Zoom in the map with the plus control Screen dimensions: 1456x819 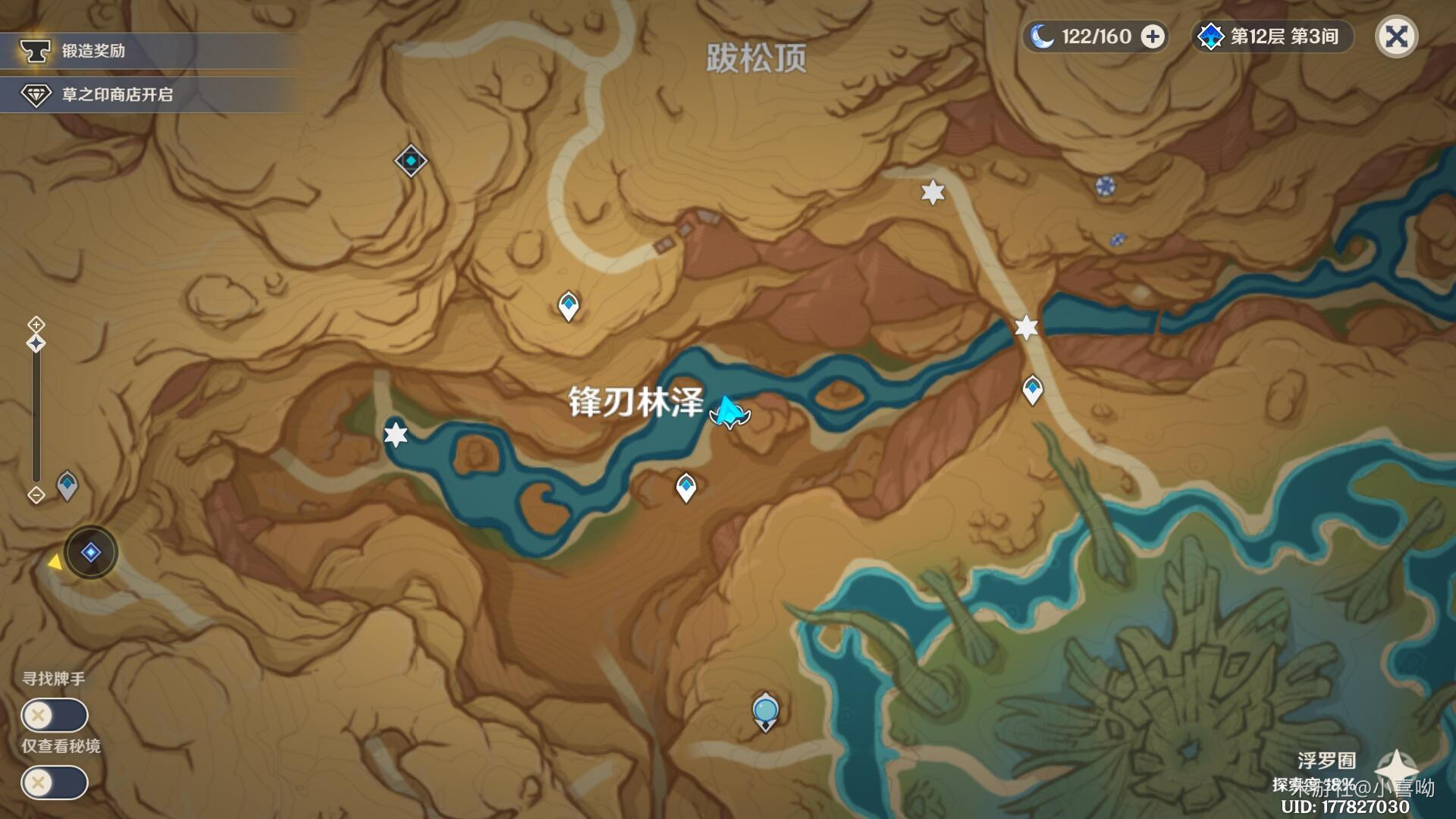tap(36, 325)
